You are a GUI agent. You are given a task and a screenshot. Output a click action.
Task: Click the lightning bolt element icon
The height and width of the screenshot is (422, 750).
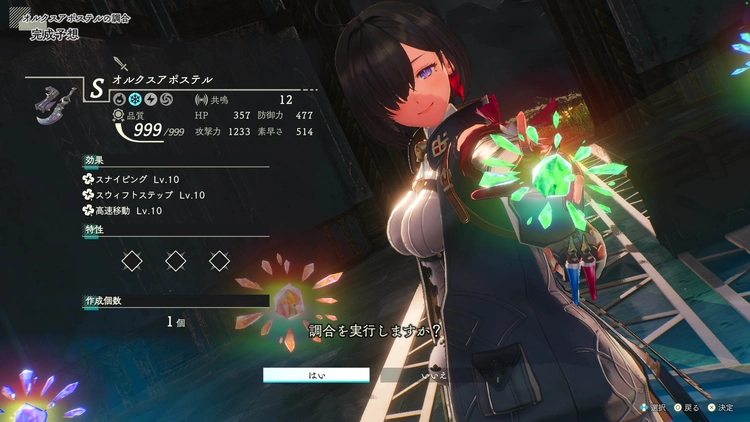click(150, 100)
